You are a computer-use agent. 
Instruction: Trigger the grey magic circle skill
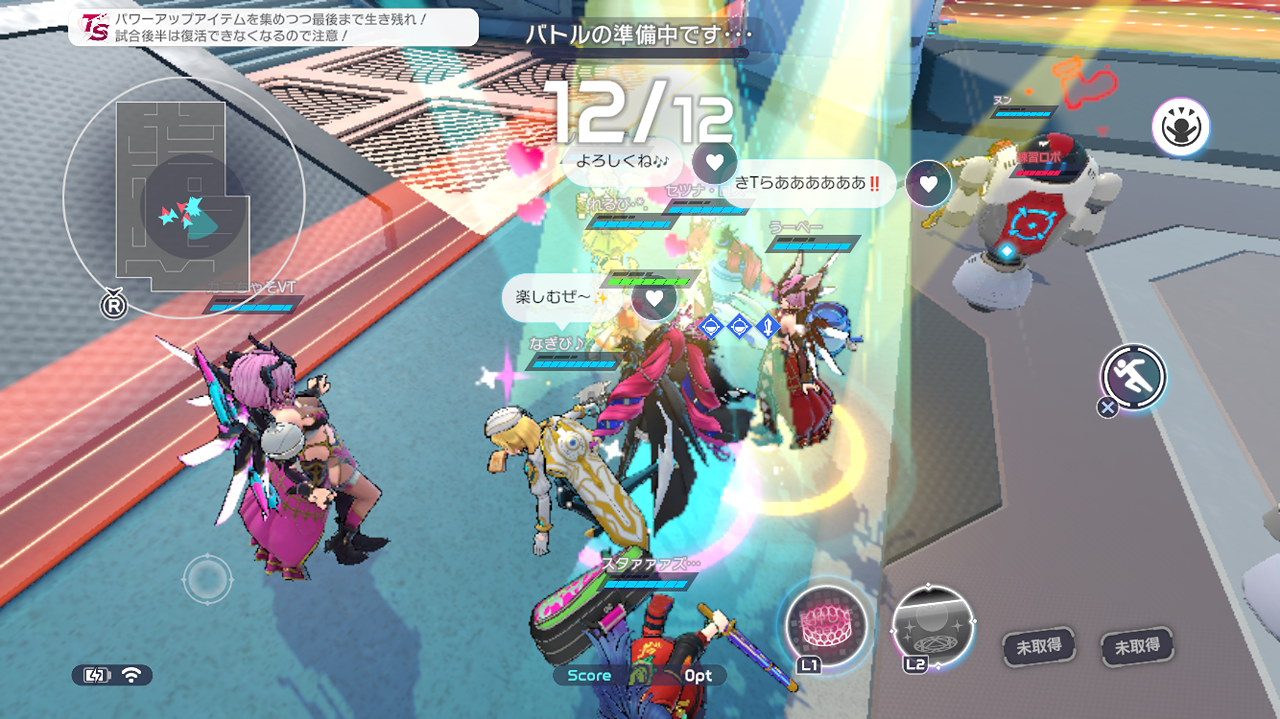[x=932, y=625]
